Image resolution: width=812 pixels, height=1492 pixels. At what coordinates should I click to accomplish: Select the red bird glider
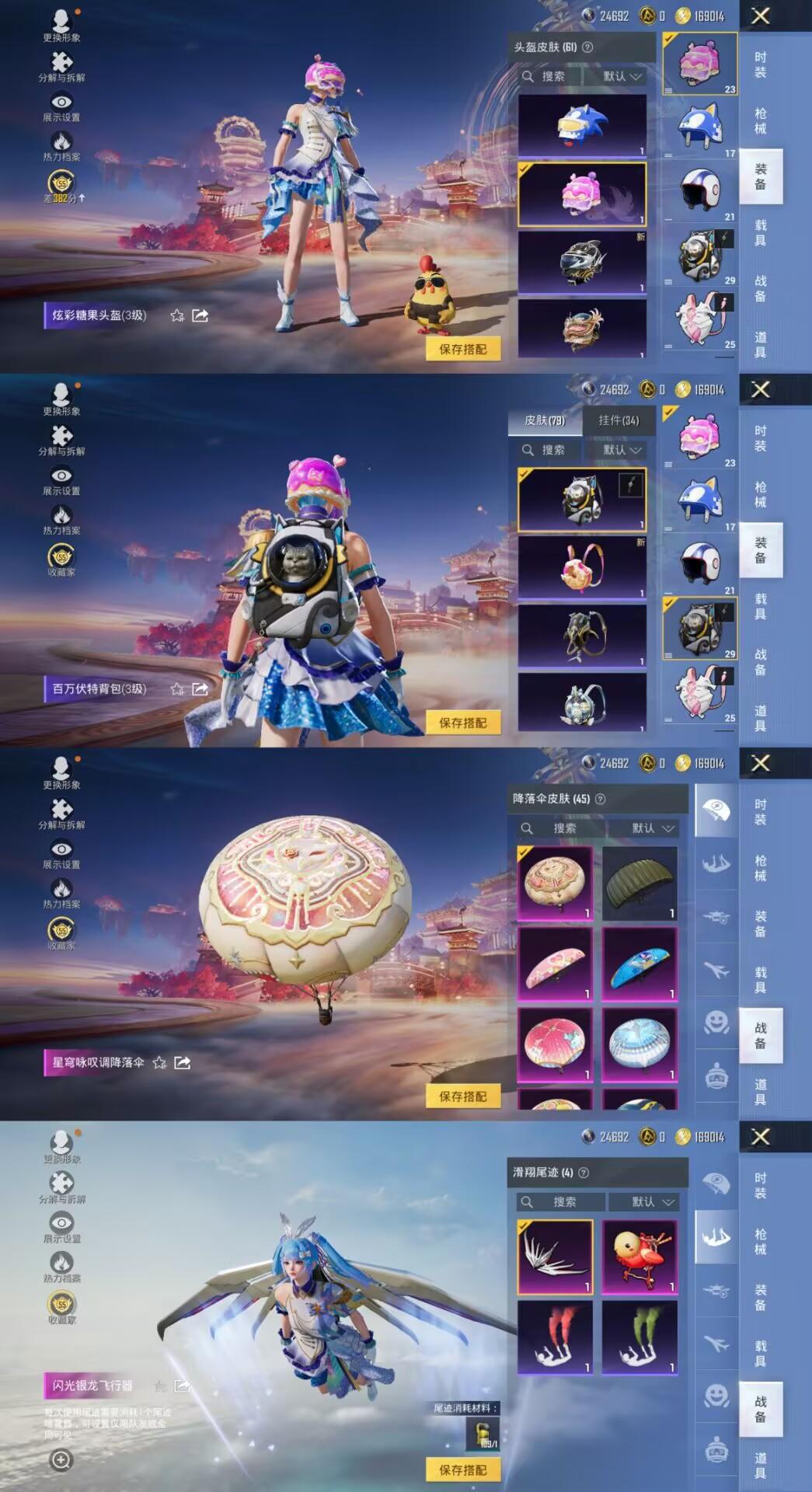(639, 1257)
